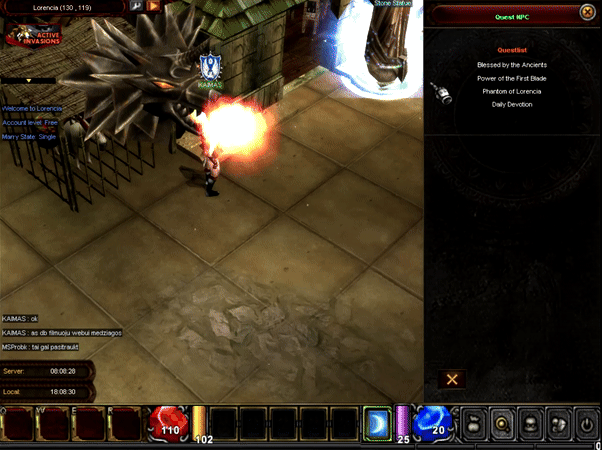Open the Phantom of Lorencia quest
602x450 pixels.
click(x=512, y=91)
